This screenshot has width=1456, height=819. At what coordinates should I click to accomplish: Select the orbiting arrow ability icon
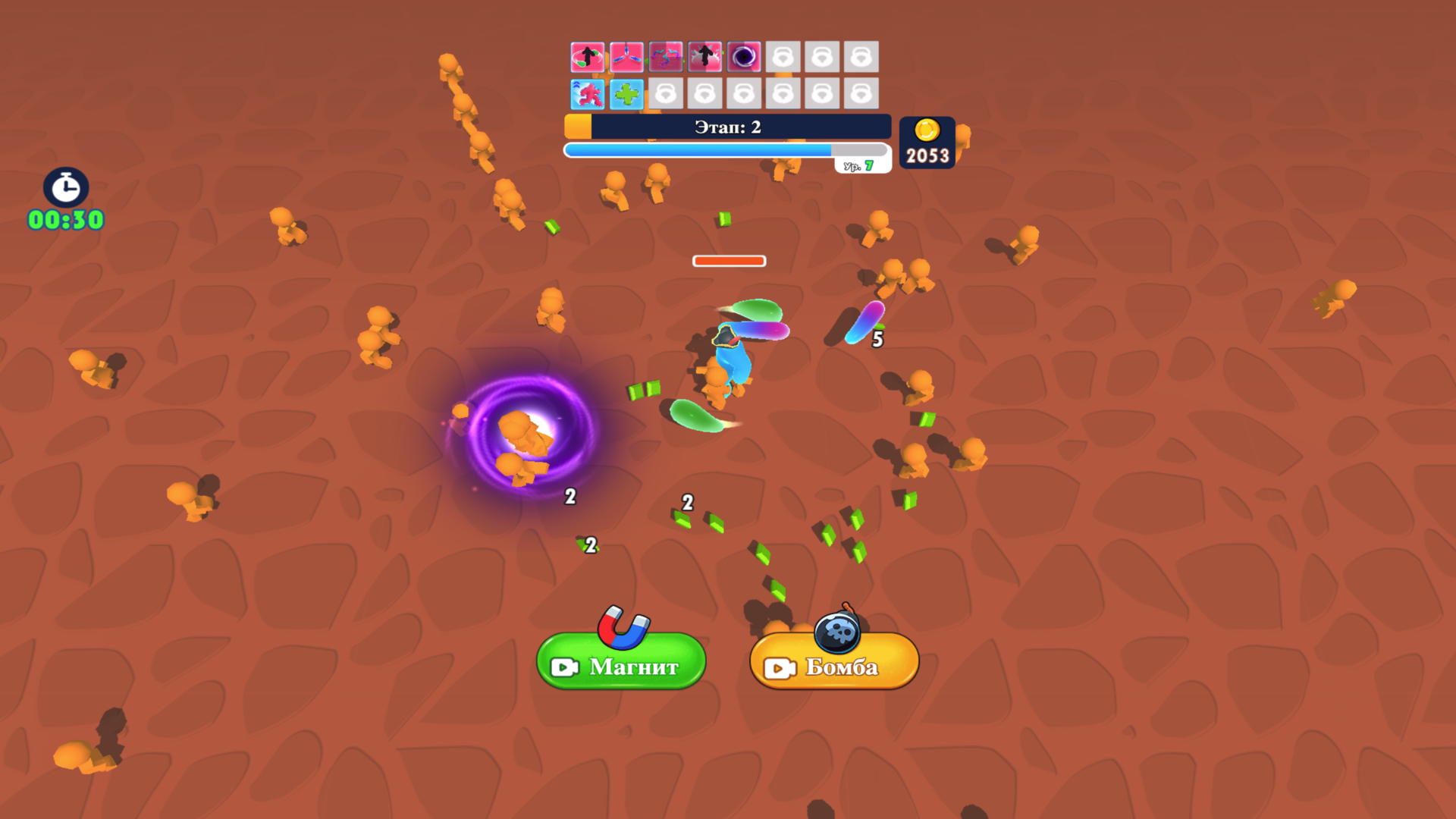(588, 57)
